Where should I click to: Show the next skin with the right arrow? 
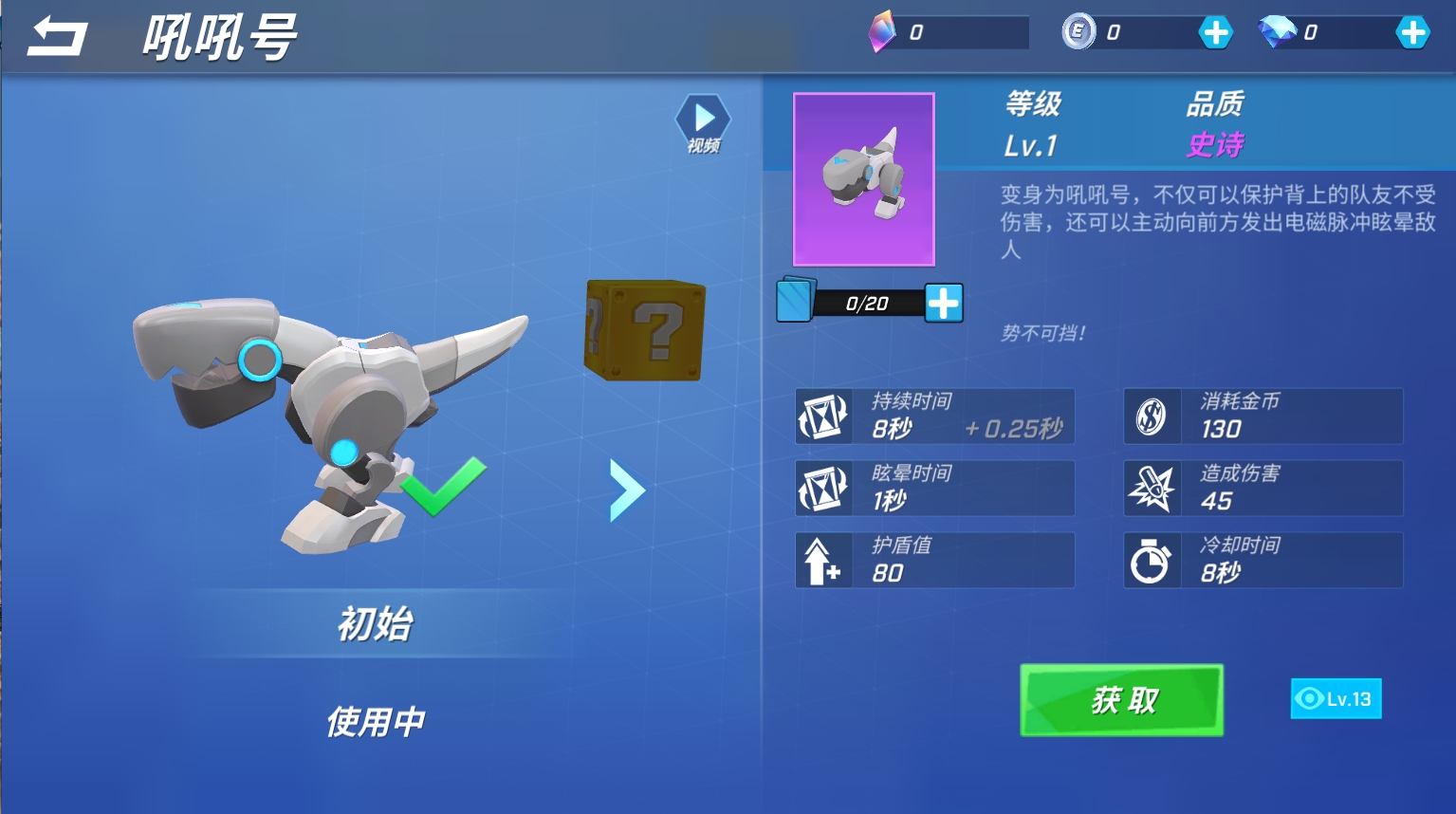(x=626, y=490)
